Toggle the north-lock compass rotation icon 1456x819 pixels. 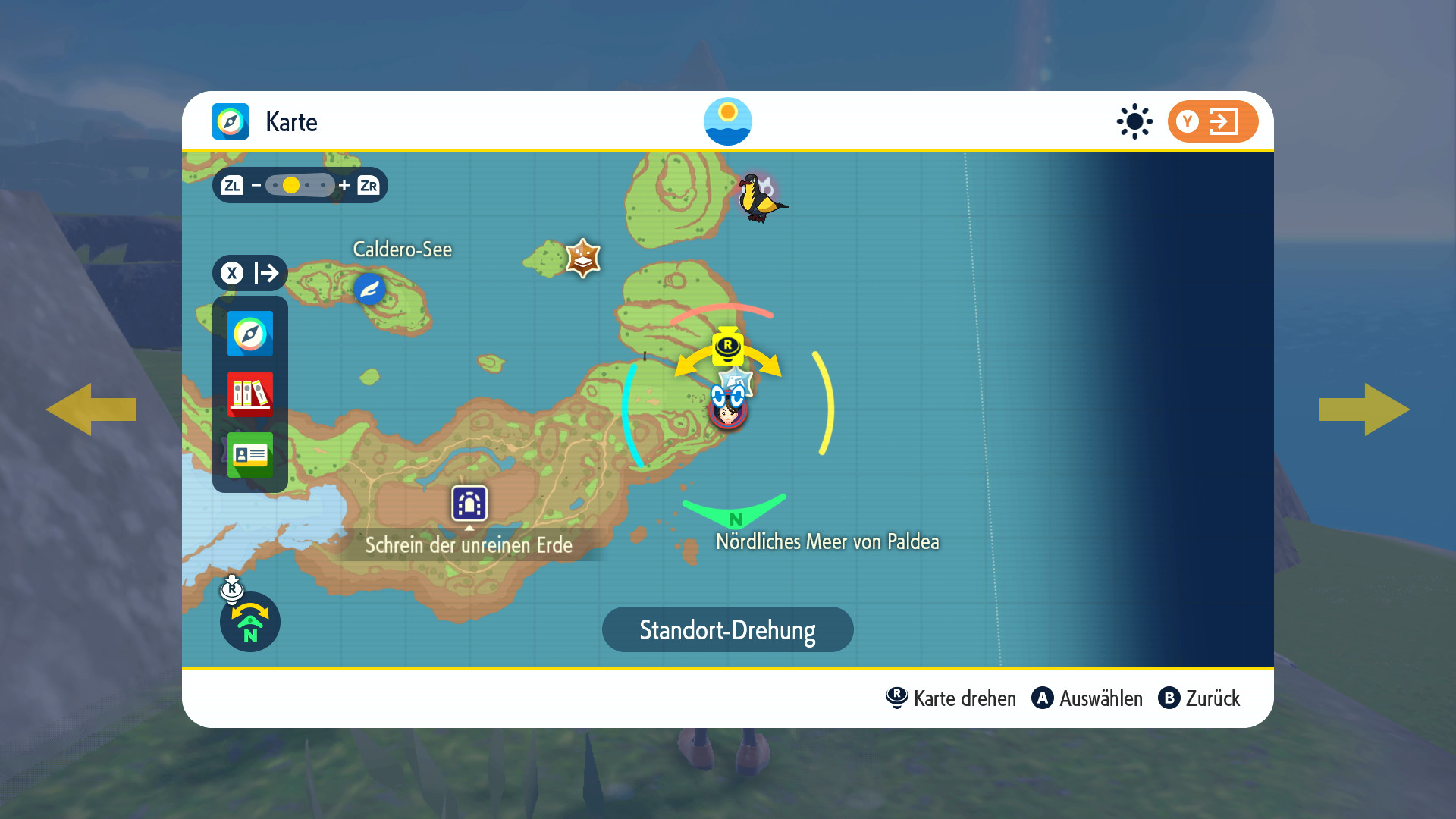coord(249,621)
